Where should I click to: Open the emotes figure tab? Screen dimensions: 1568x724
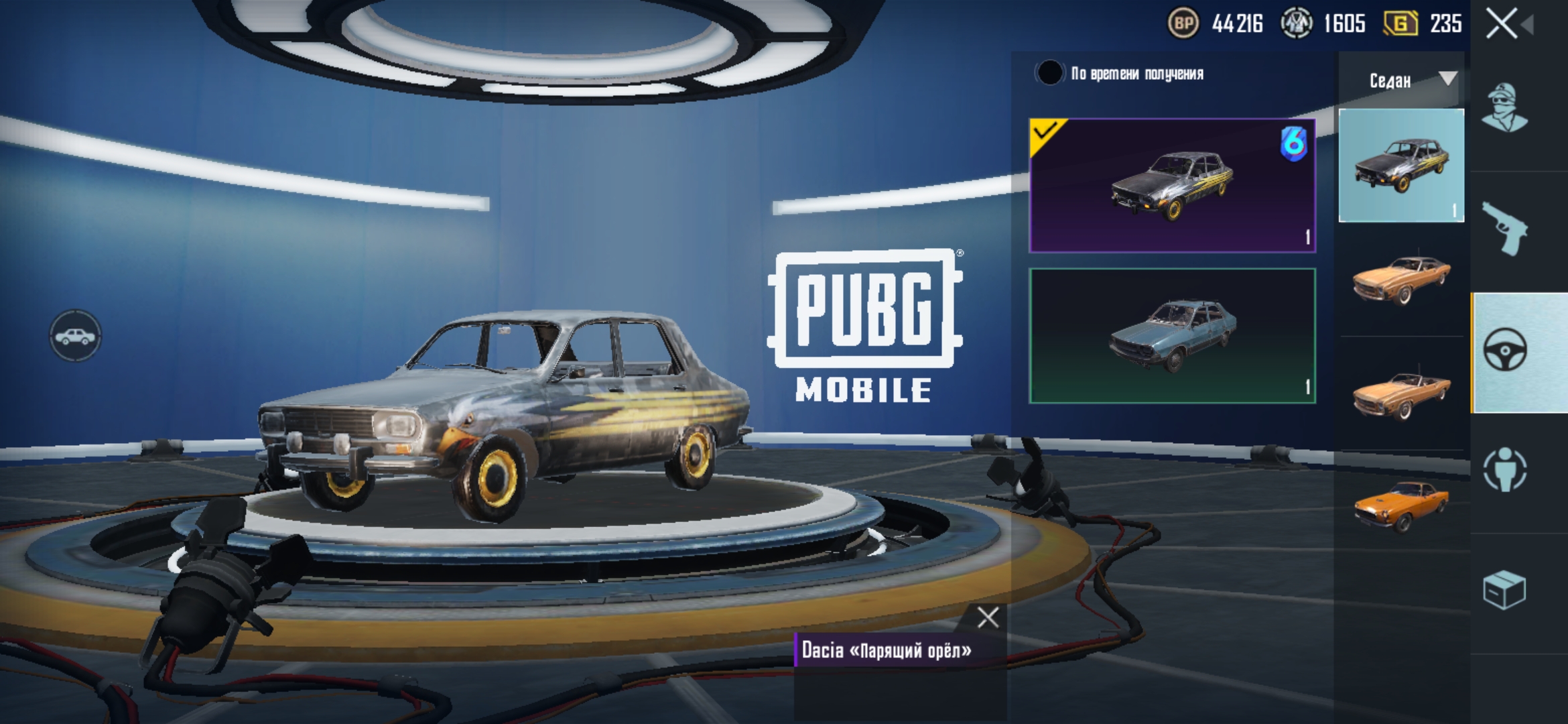click(x=1505, y=469)
